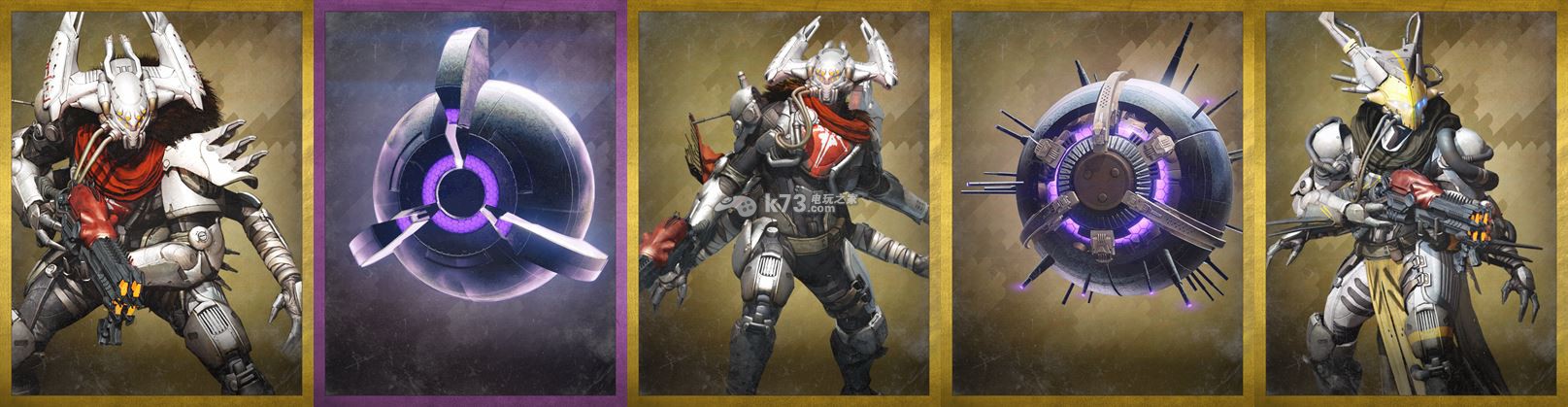Image resolution: width=1568 pixels, height=407 pixels.
Task: Select the yellow-helmeted Fallen card
Action: [1411, 204]
